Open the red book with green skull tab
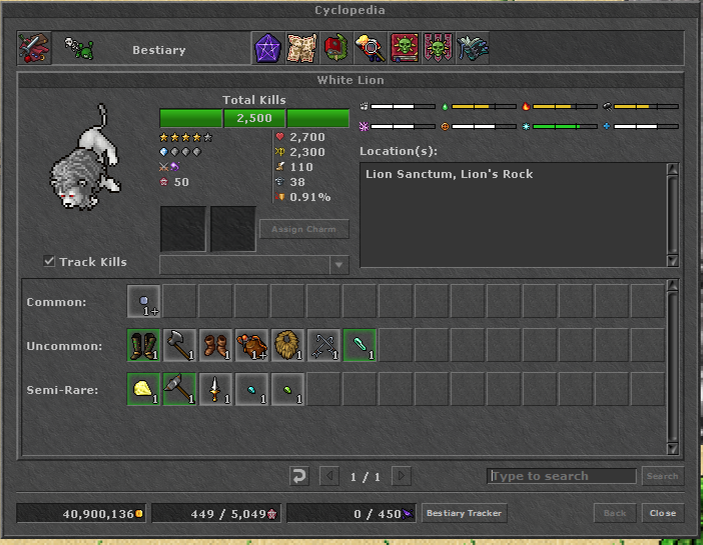Screen dimensions: 703x545 [405, 48]
